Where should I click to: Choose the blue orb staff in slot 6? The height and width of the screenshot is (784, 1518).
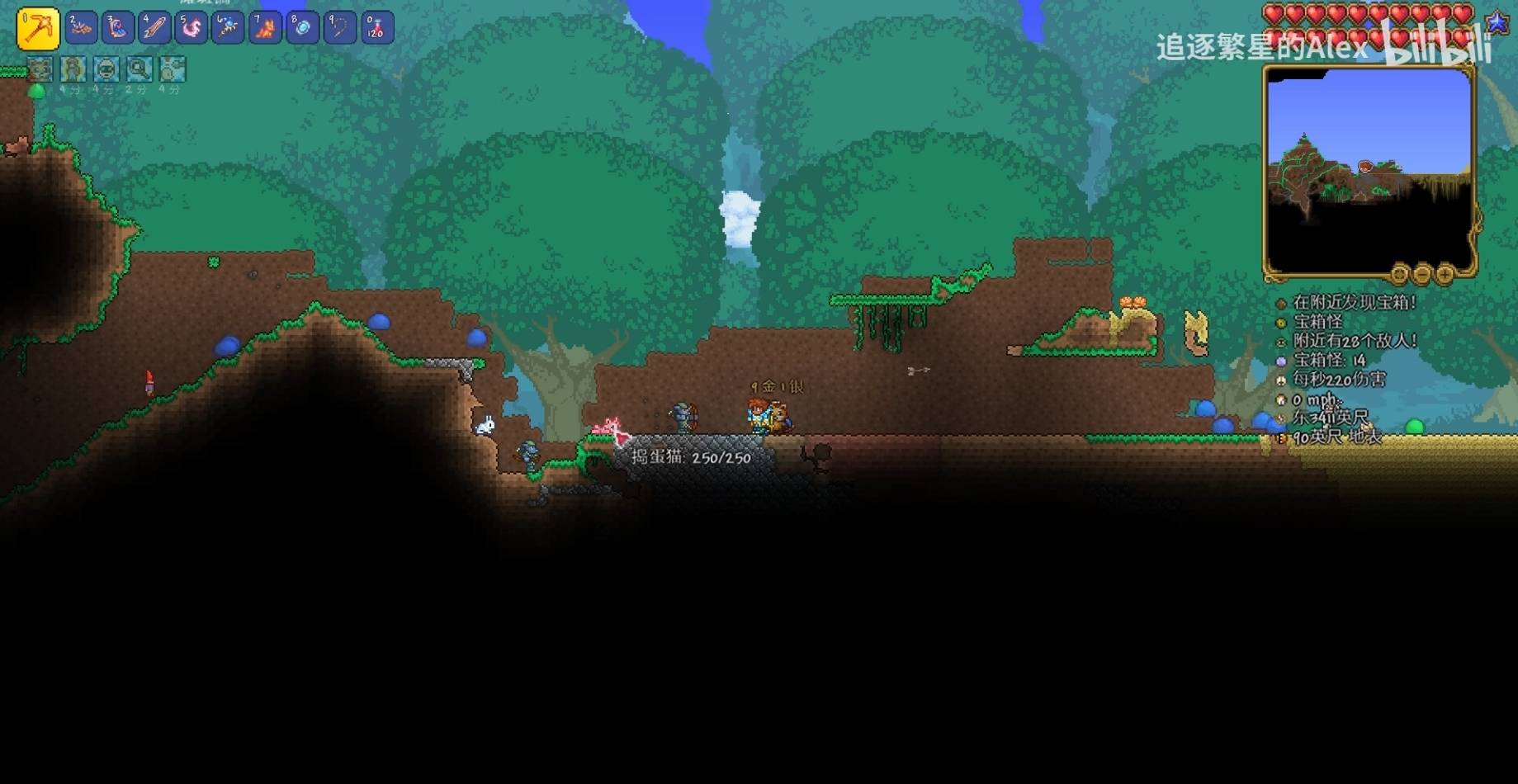click(x=228, y=28)
